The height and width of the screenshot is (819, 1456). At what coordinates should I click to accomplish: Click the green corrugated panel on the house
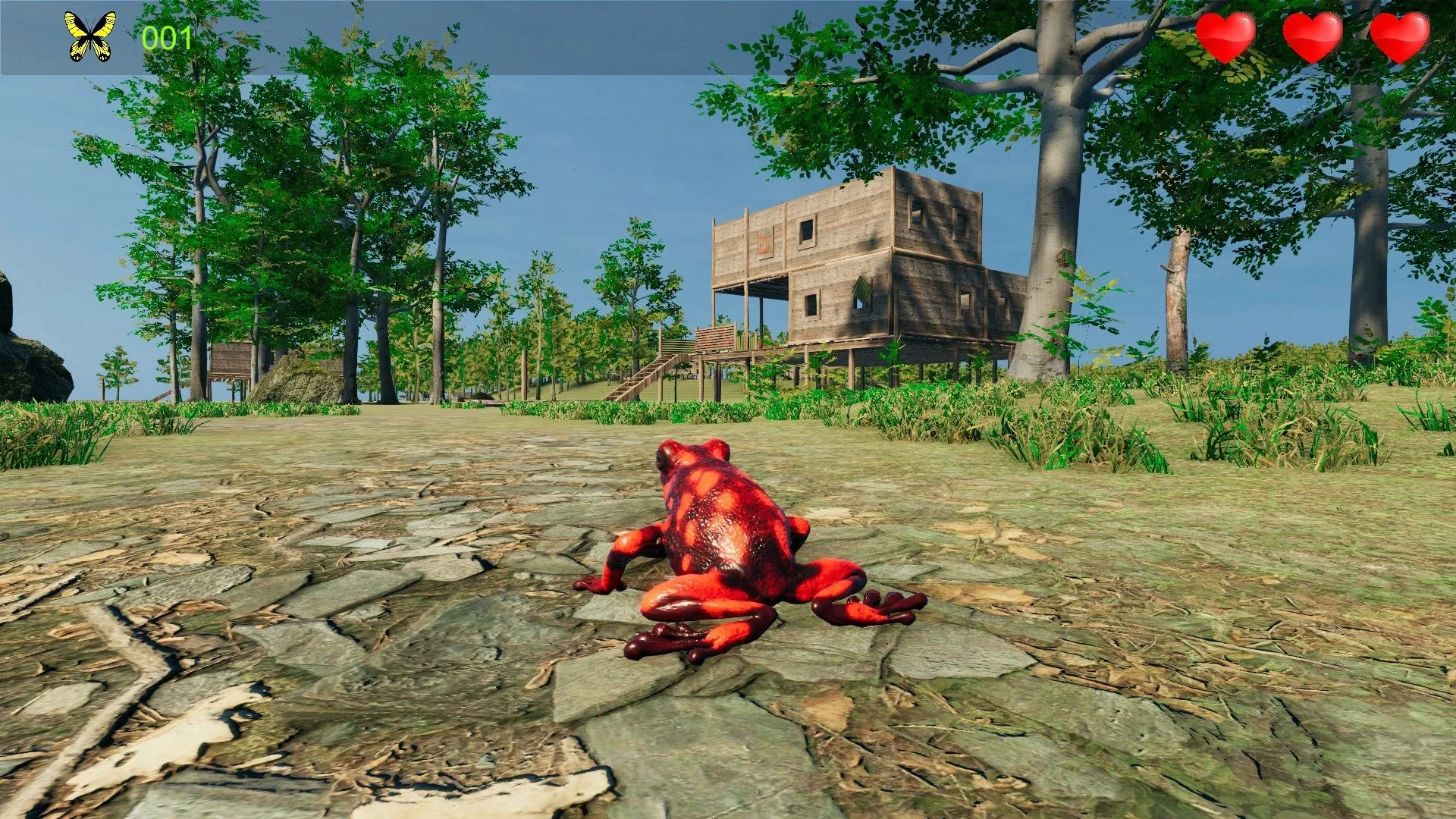(863, 288)
